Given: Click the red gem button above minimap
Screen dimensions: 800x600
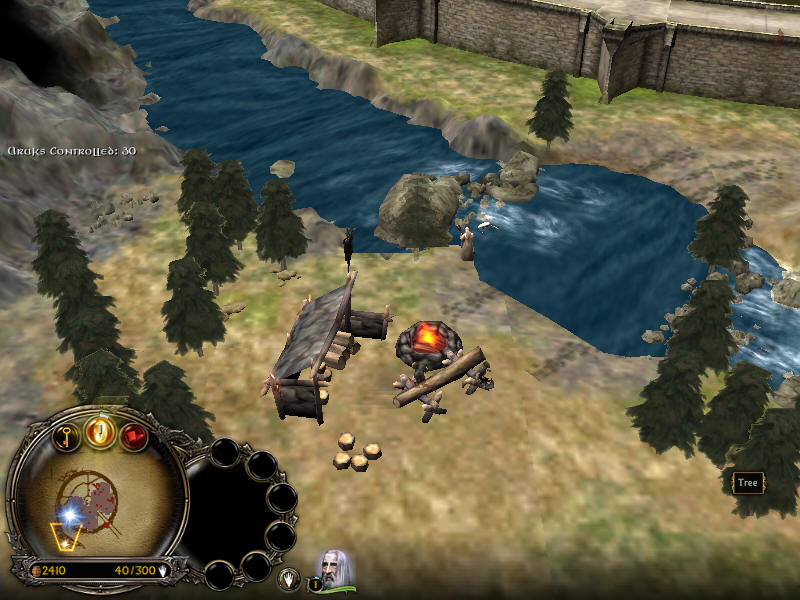Looking at the screenshot, I should tap(134, 437).
